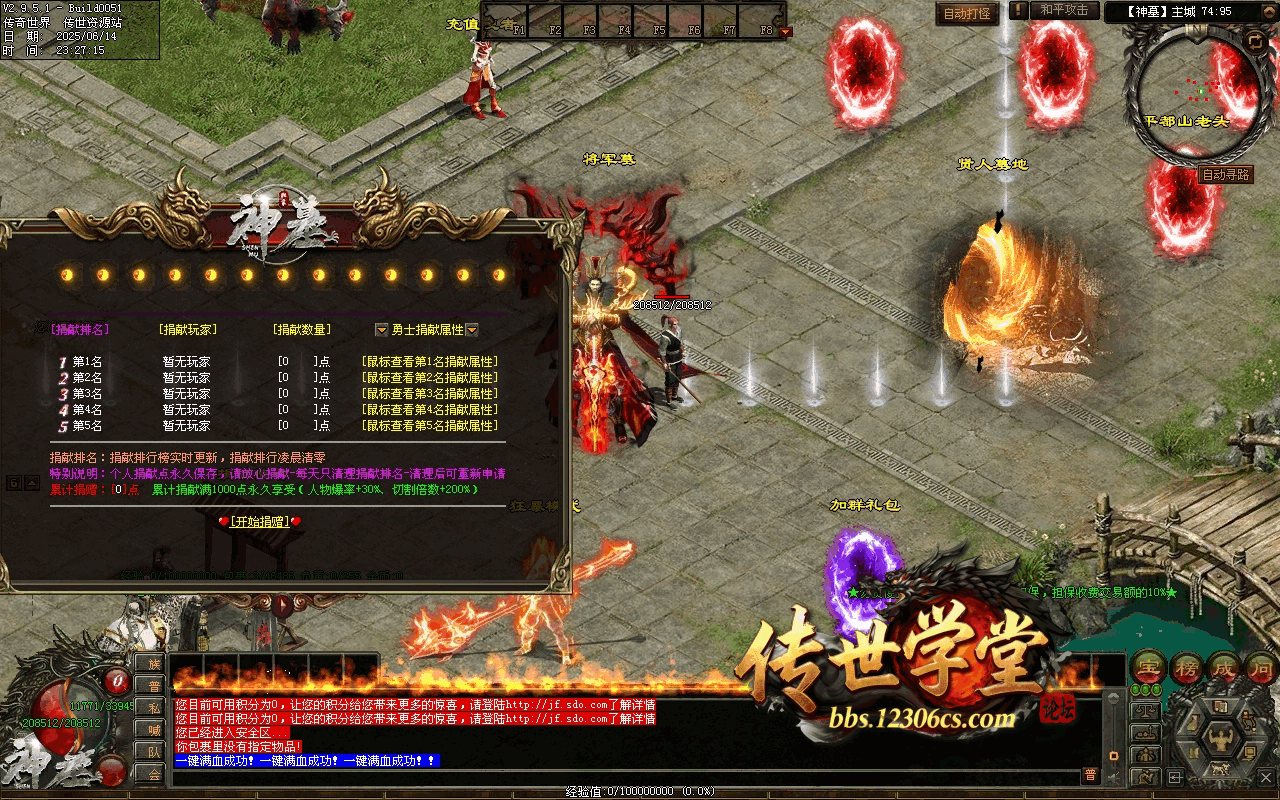Select the 队 team chat channel
Screen dimensions: 1280x800
point(153,752)
